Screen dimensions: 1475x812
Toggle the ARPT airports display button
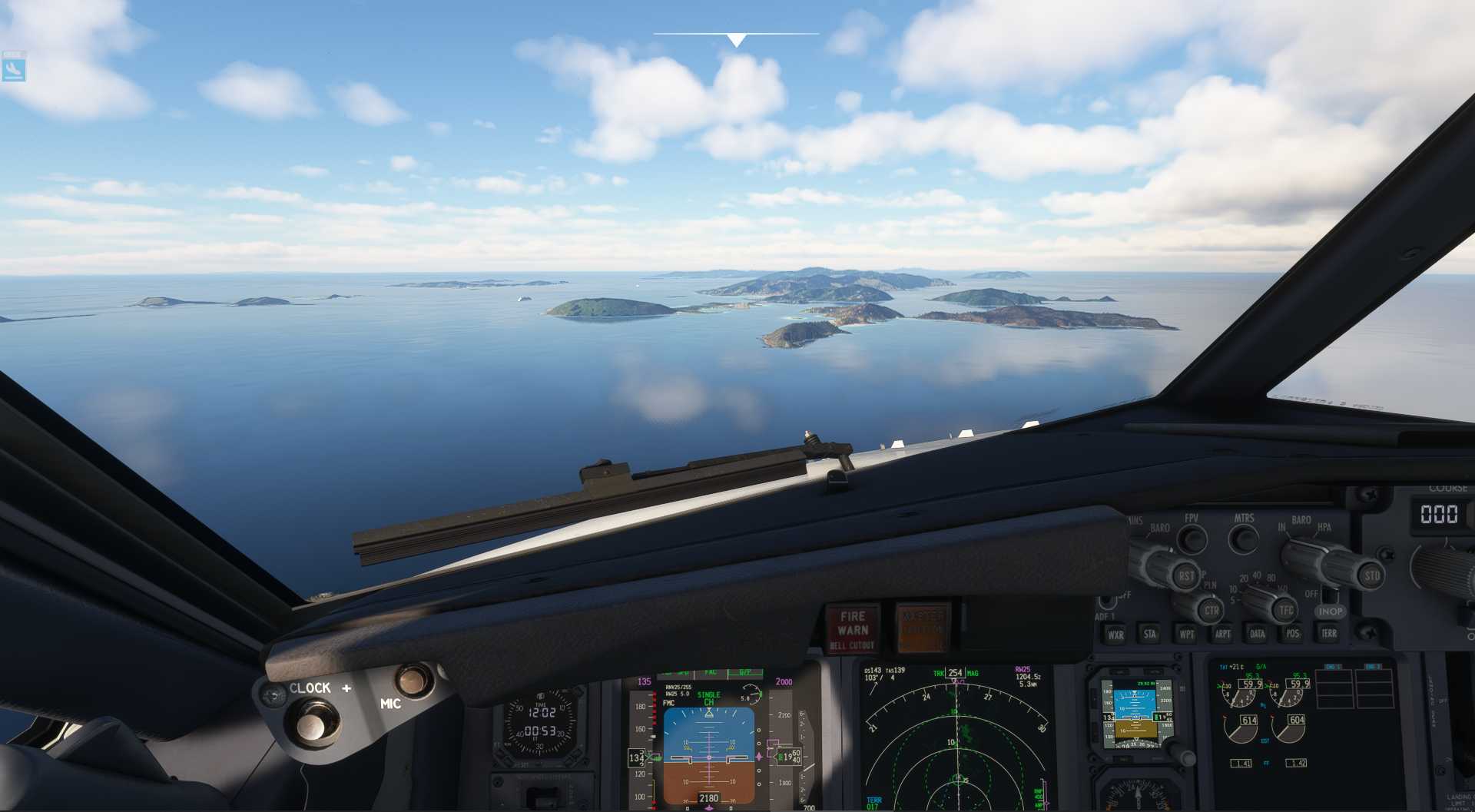coord(1222,634)
